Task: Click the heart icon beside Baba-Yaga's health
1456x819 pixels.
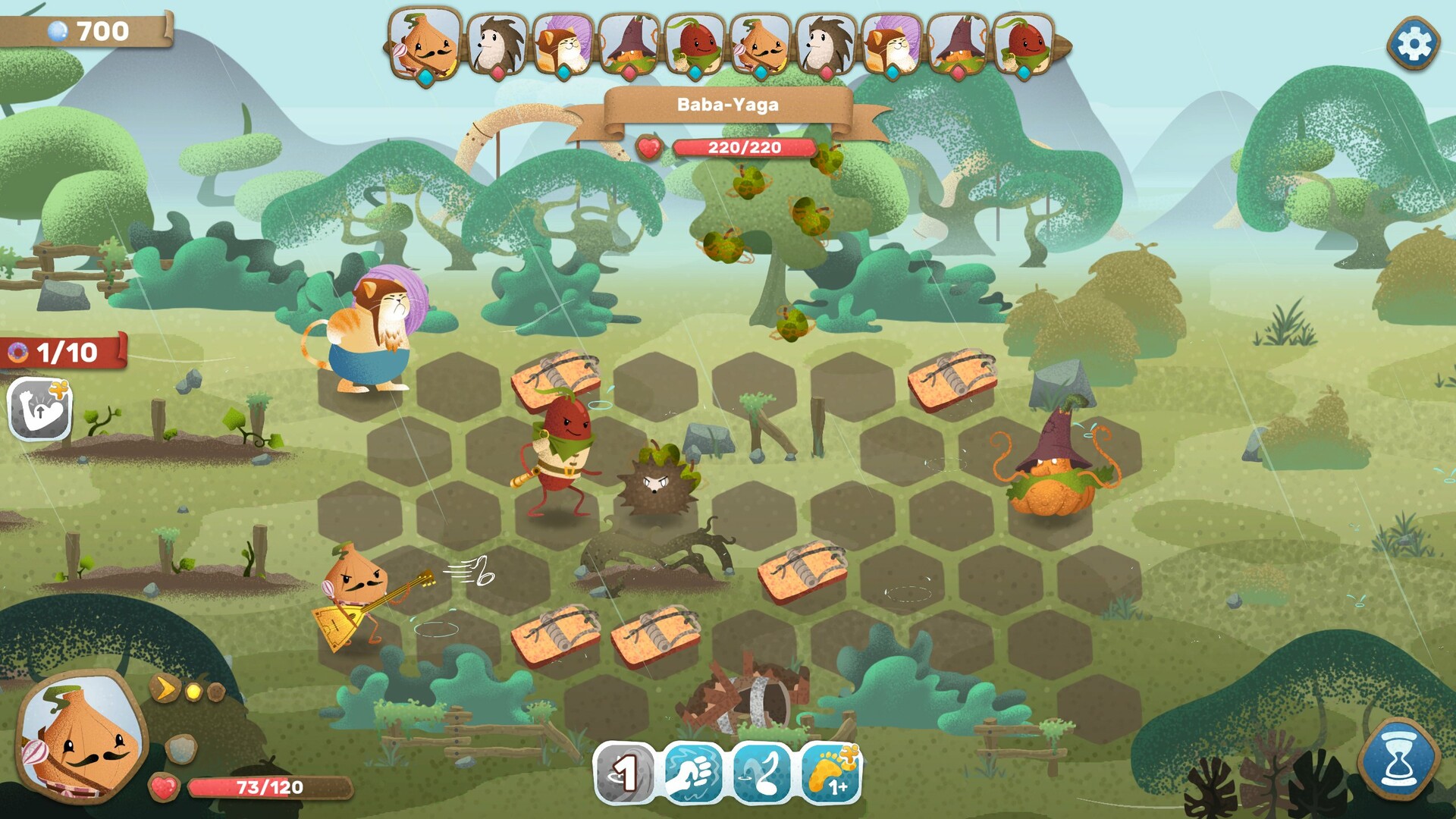Action: click(x=649, y=145)
